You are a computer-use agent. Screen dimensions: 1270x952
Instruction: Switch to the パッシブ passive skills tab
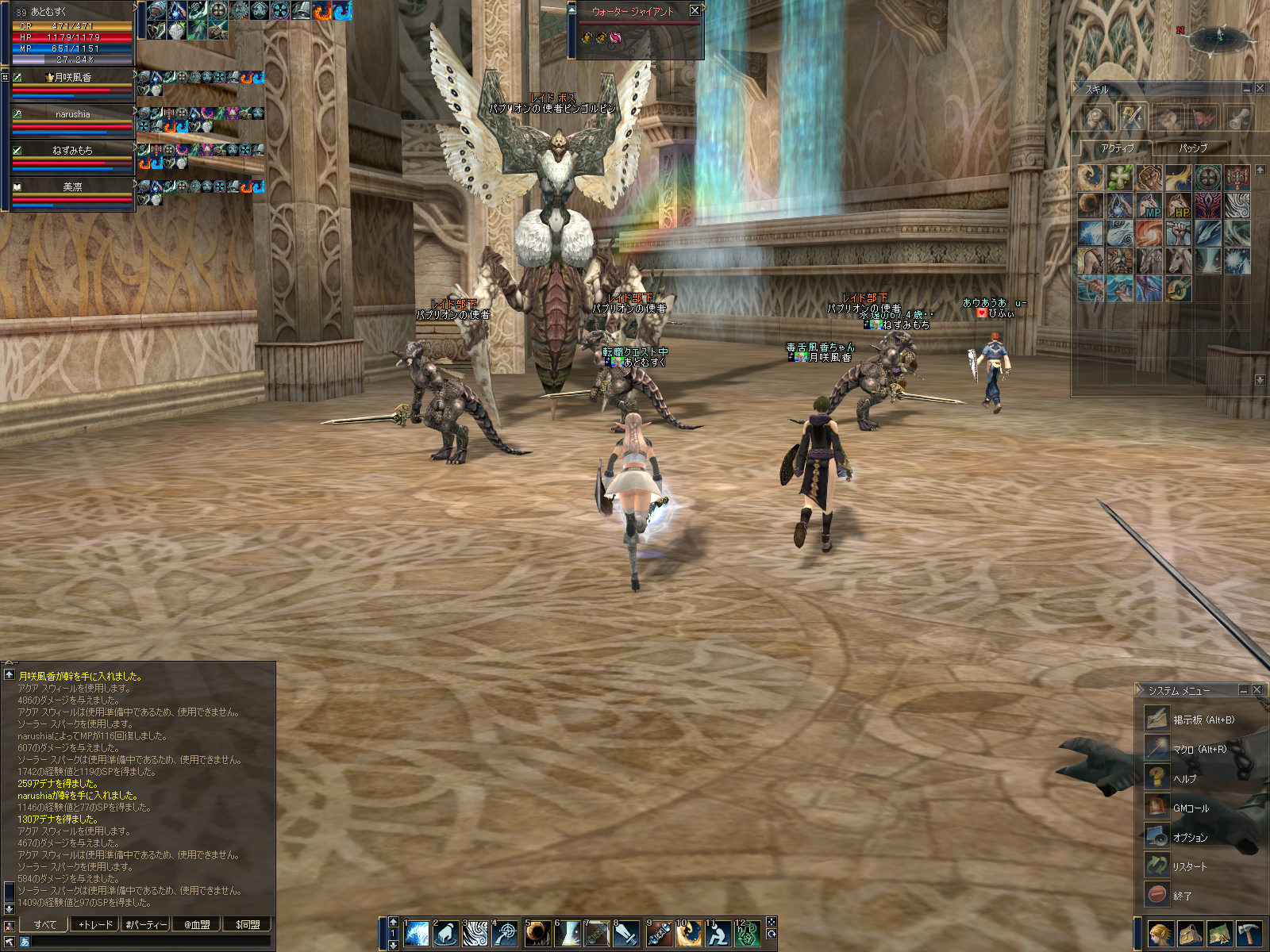[1192, 148]
